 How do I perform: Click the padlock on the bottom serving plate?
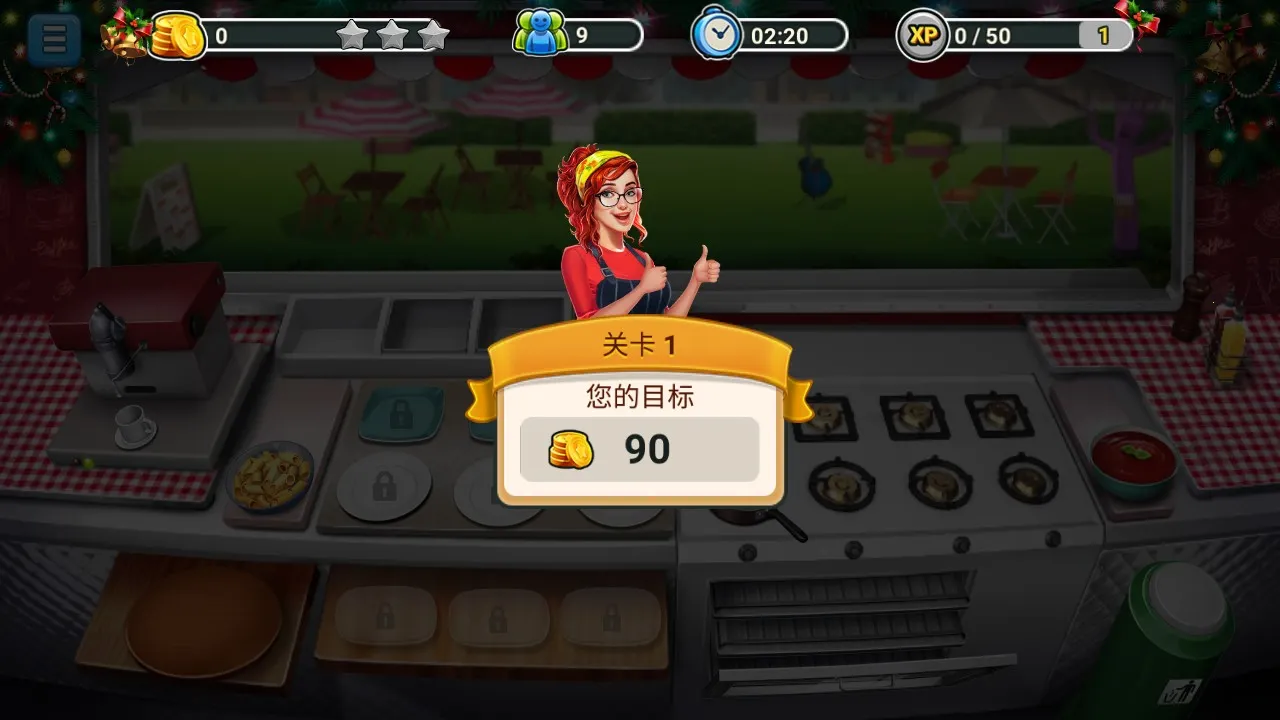(x=386, y=618)
